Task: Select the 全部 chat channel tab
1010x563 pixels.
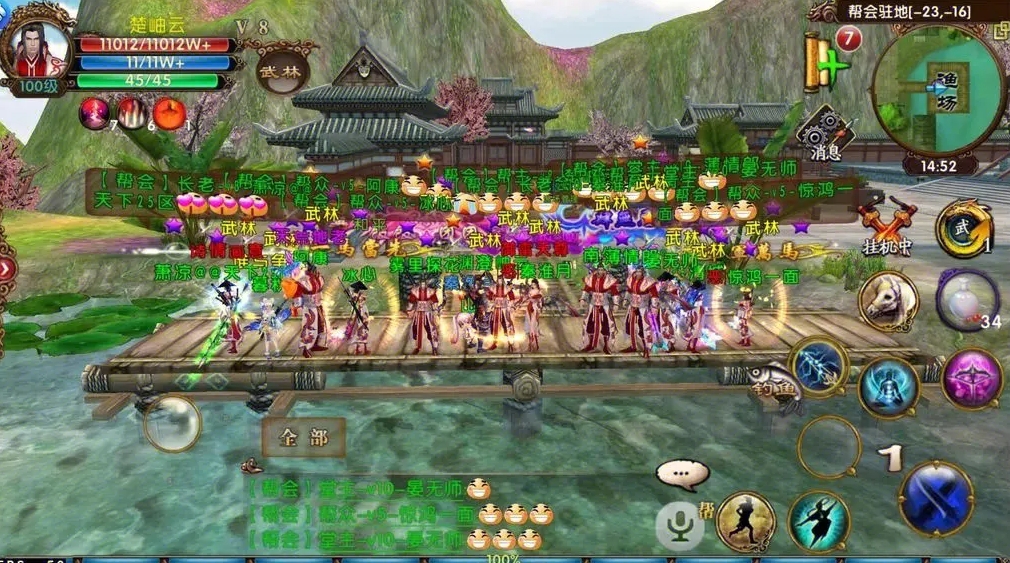Action: click(x=303, y=437)
